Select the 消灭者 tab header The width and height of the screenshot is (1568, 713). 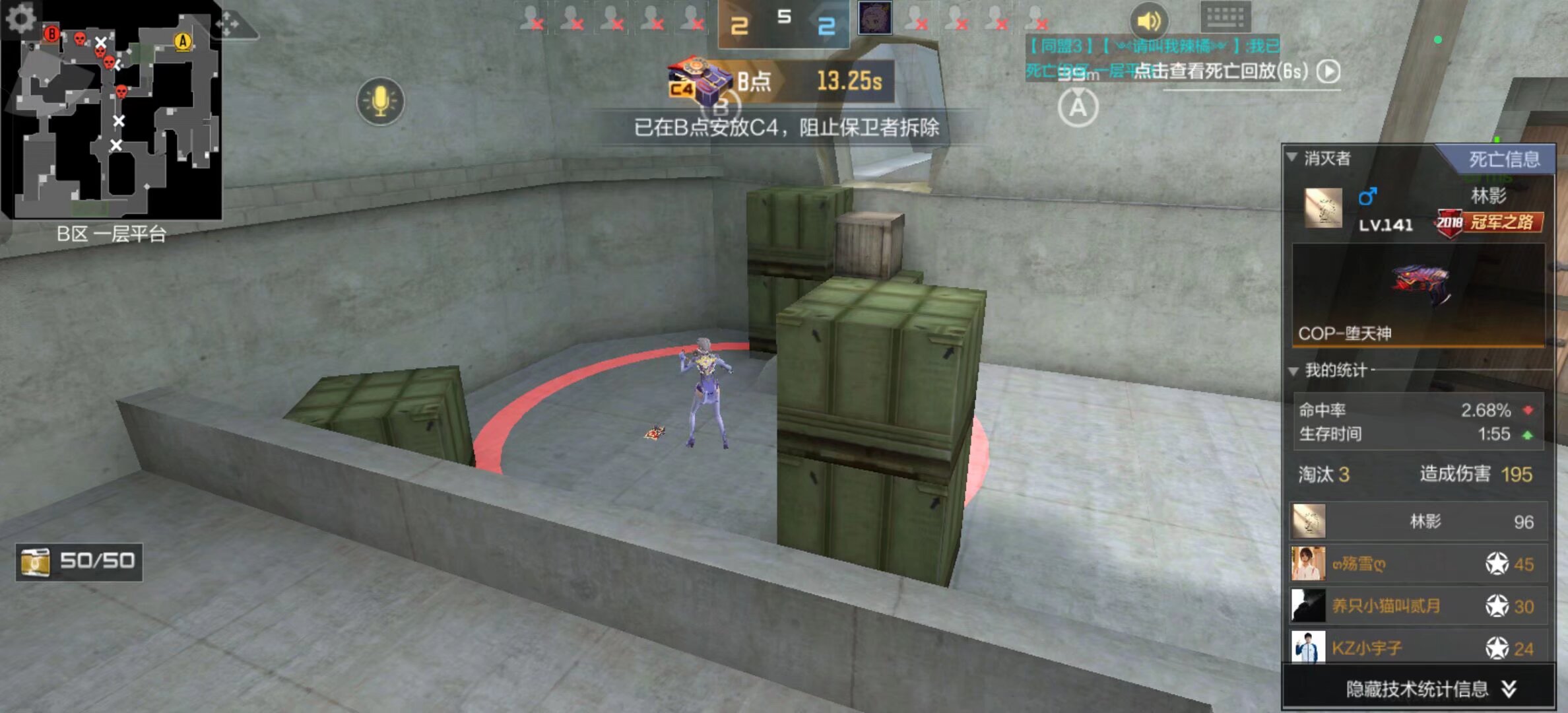pyautogui.click(x=1326, y=158)
